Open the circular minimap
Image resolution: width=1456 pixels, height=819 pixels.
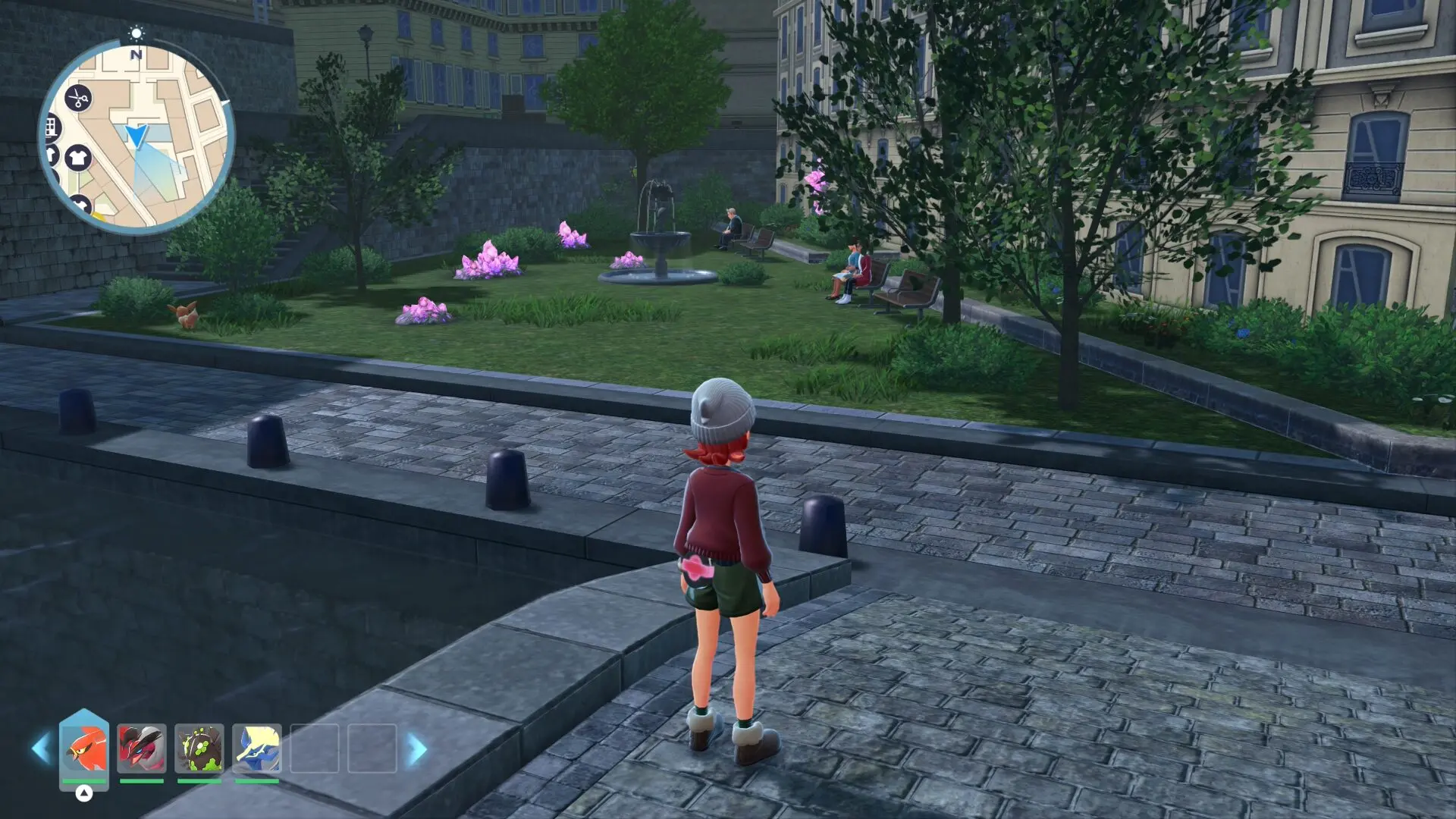pyautogui.click(x=136, y=136)
